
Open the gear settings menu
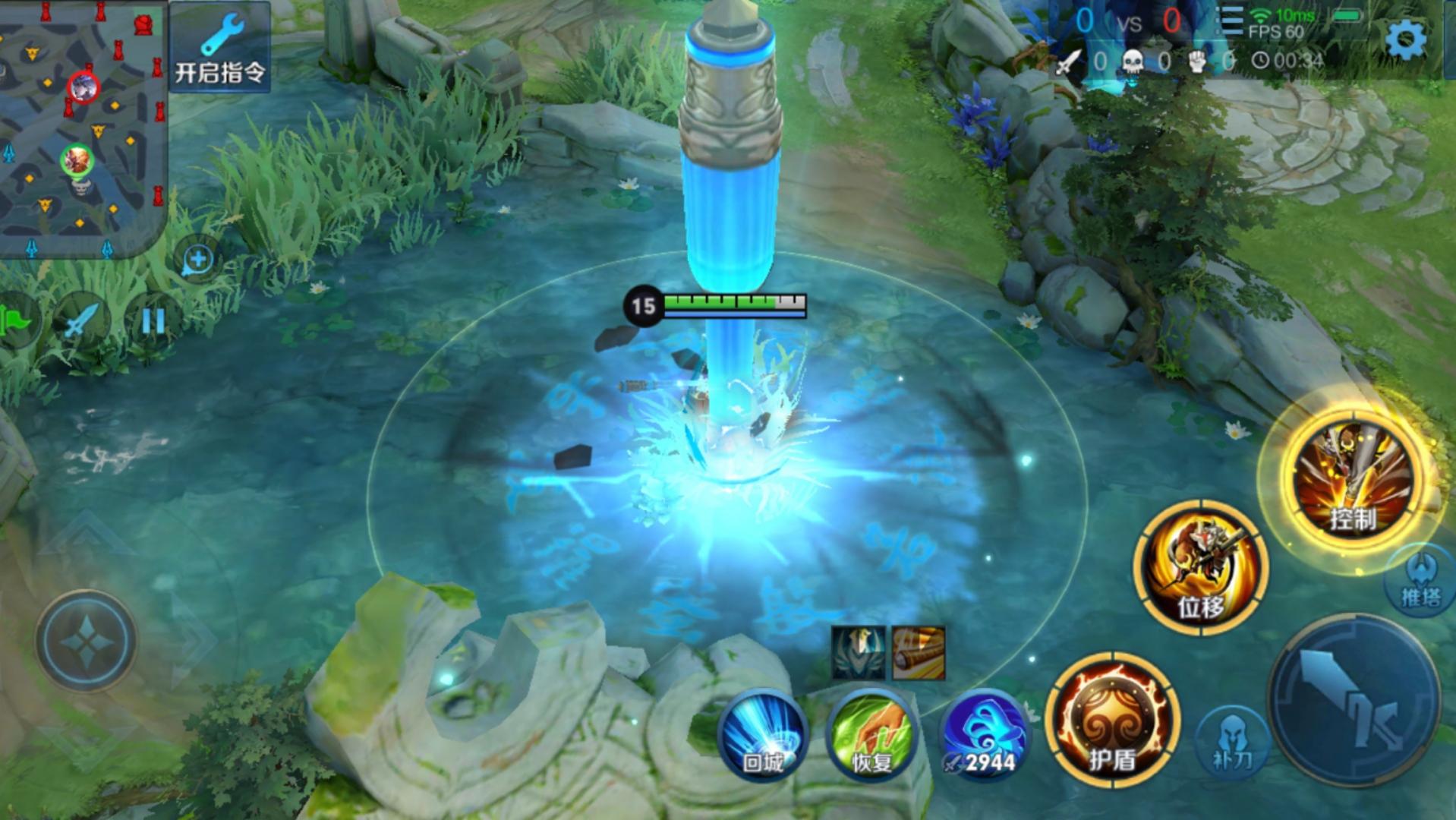pos(1405,39)
